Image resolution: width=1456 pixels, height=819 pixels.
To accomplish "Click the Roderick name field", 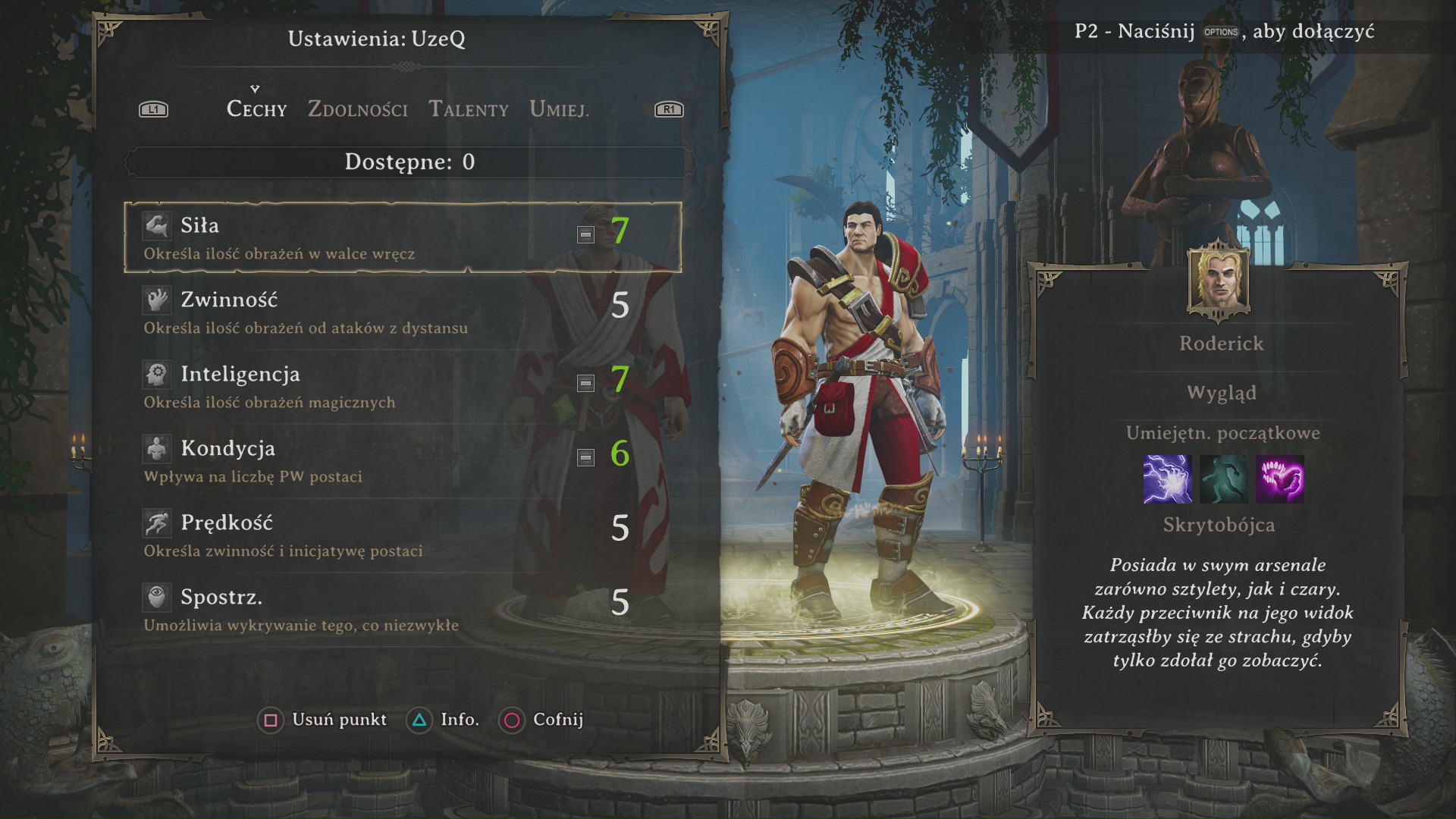I will pyautogui.click(x=1222, y=344).
